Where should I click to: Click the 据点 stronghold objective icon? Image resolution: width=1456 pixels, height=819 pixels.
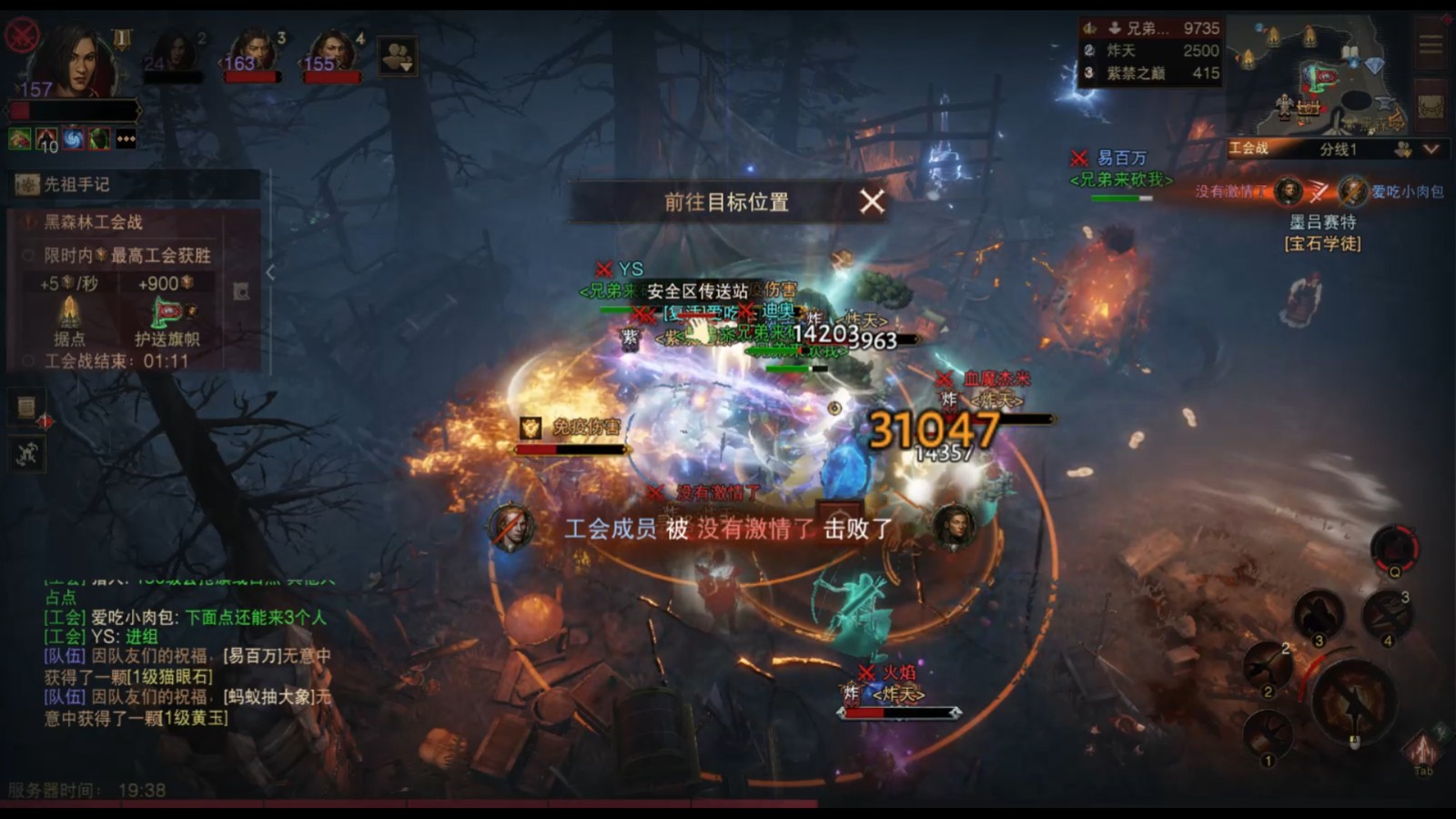pos(70,309)
